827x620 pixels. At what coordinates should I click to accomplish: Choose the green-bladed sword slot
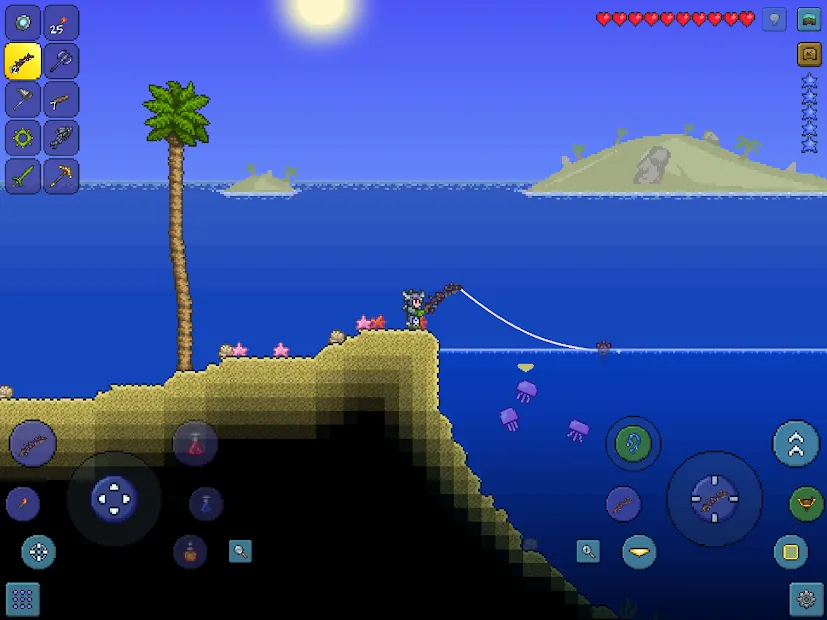coord(23,176)
